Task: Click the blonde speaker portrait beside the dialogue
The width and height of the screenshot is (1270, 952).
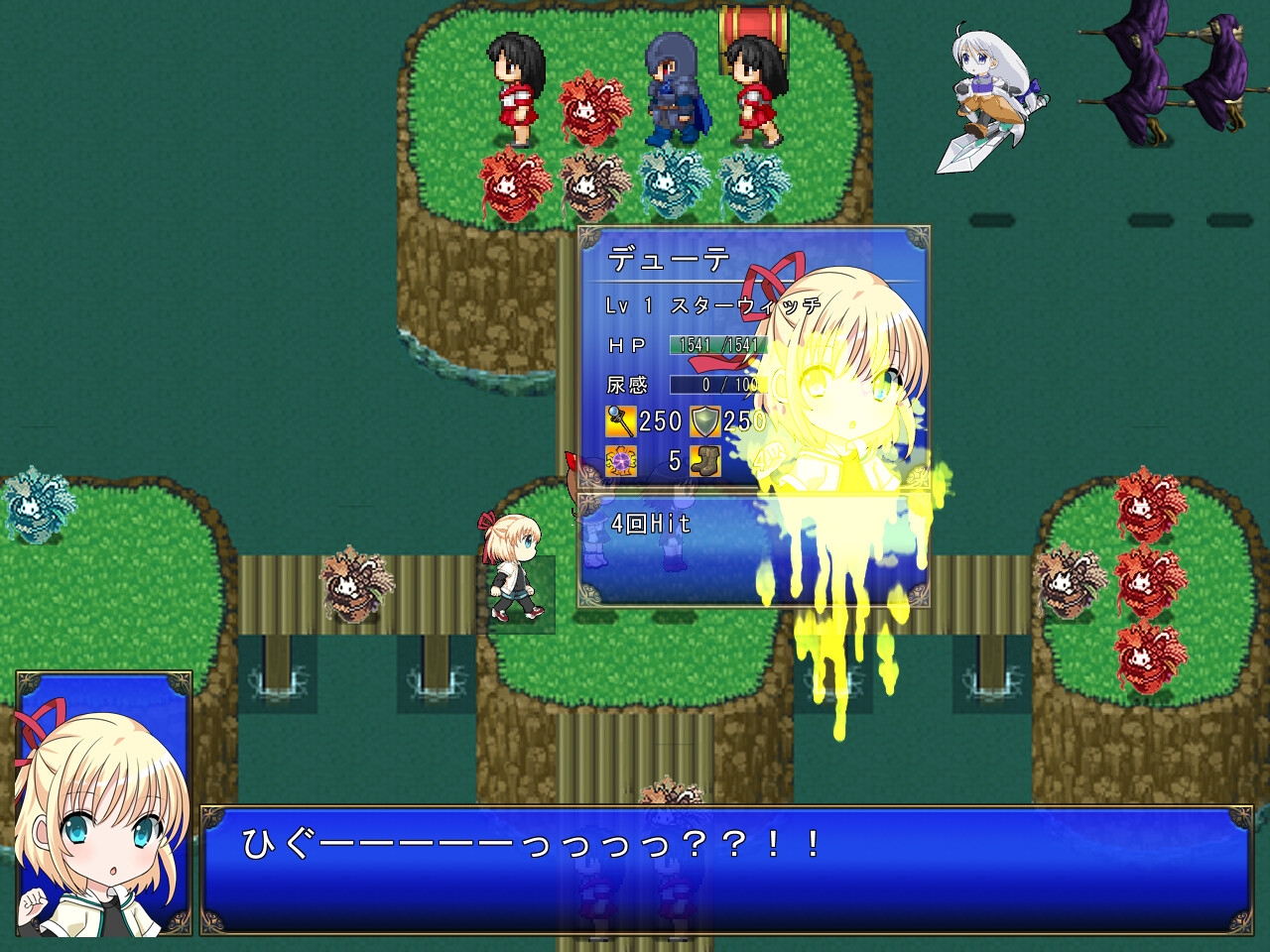Action: (x=103, y=803)
